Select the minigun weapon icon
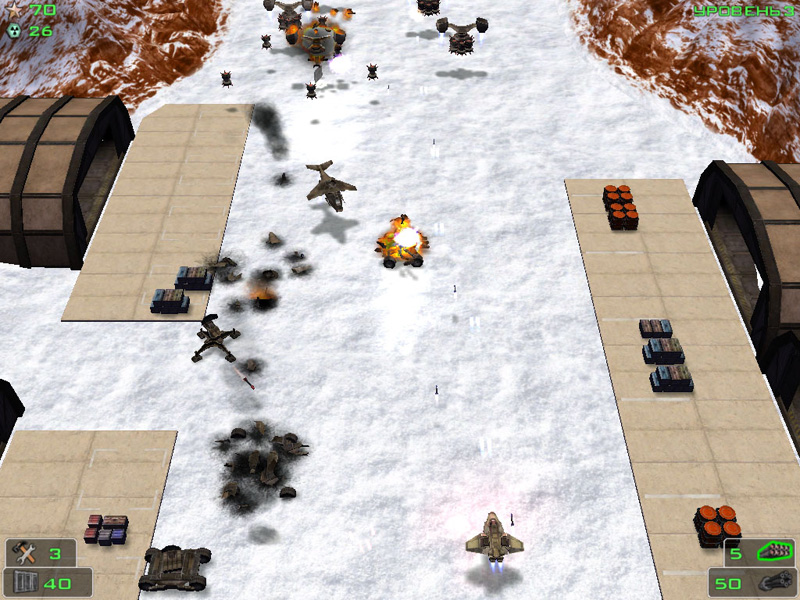Viewport: 800px width, 600px height. (x=776, y=582)
